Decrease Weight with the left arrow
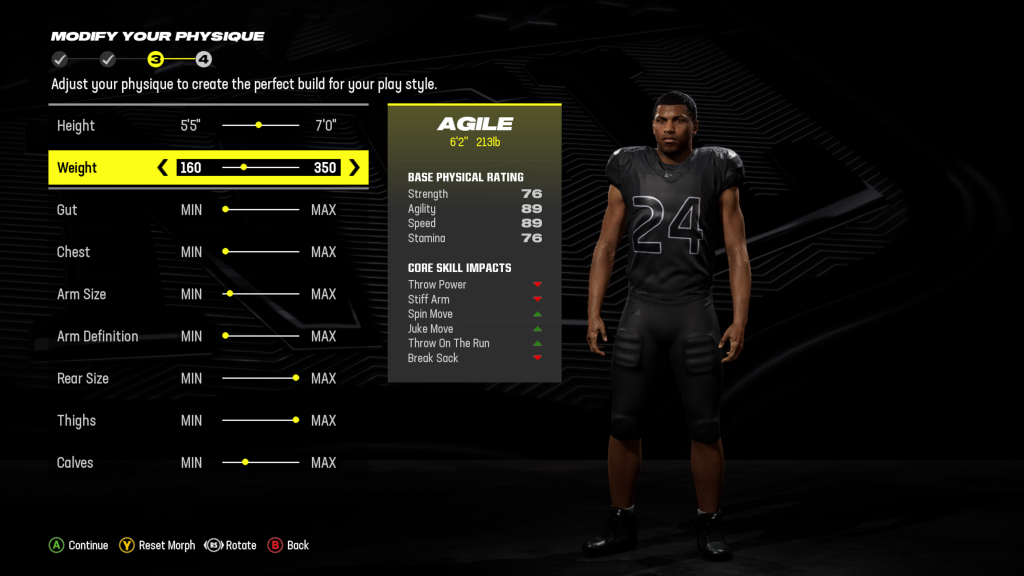Viewport: 1024px width, 576px height. point(163,168)
